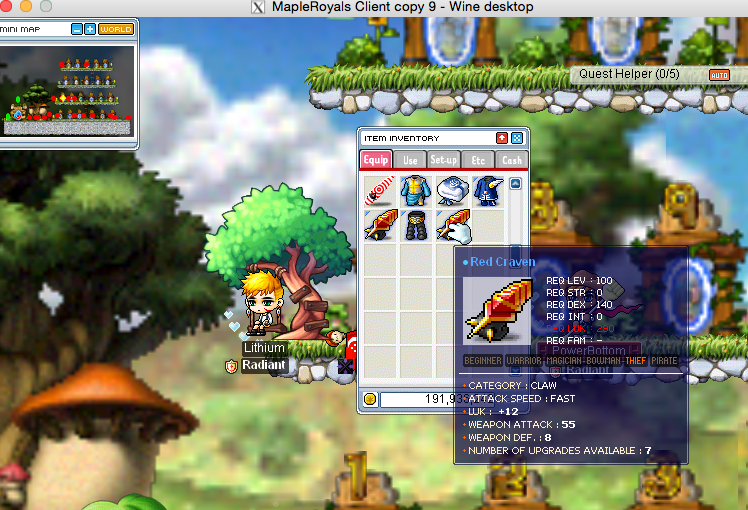The width and height of the screenshot is (748, 510).
Task: Click the meso coin button
Action: (x=370, y=399)
